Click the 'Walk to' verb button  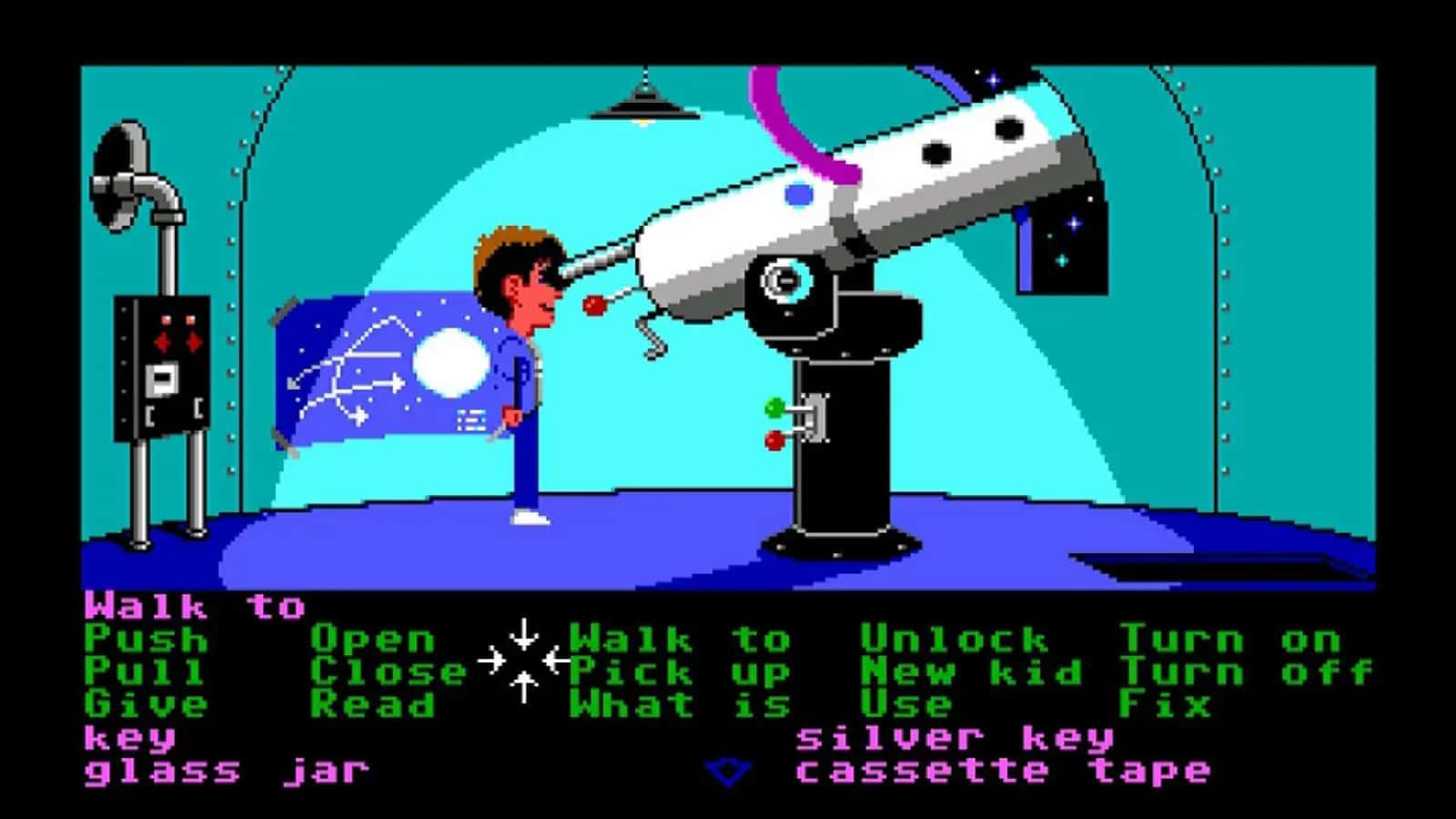(682, 640)
